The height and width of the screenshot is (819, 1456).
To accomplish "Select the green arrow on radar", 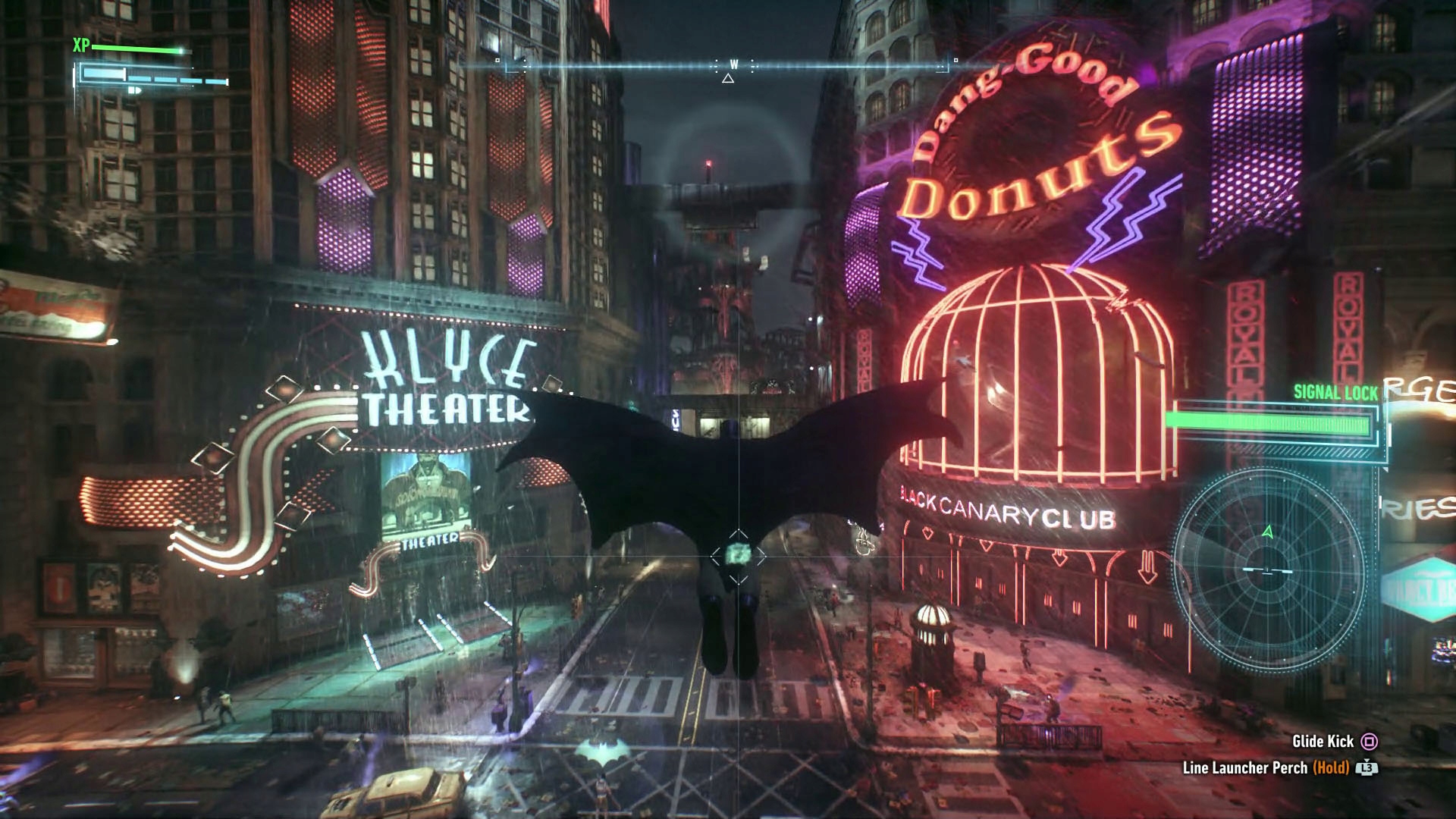I will [1268, 532].
